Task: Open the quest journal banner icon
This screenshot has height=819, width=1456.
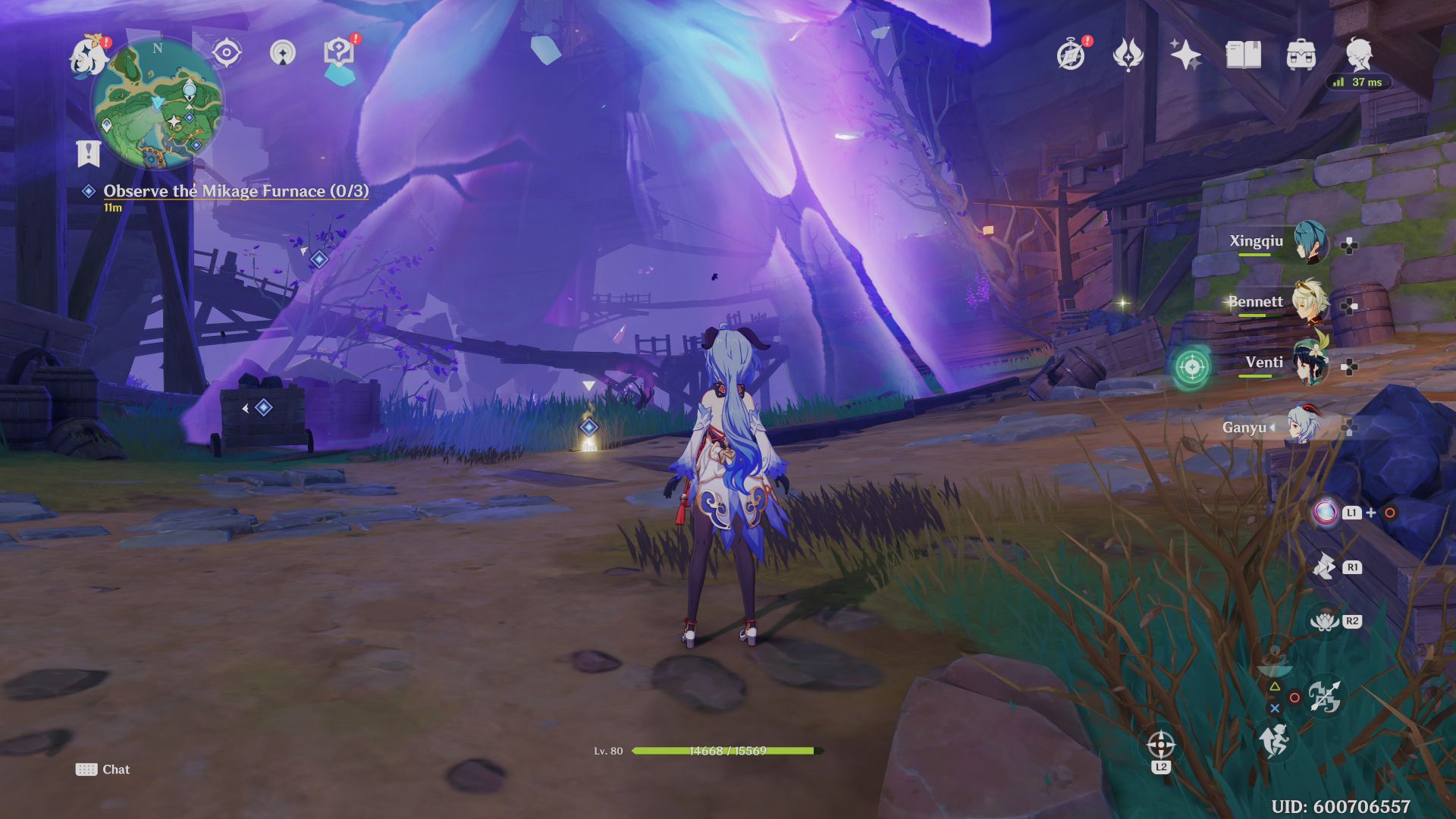Action: click(90, 152)
